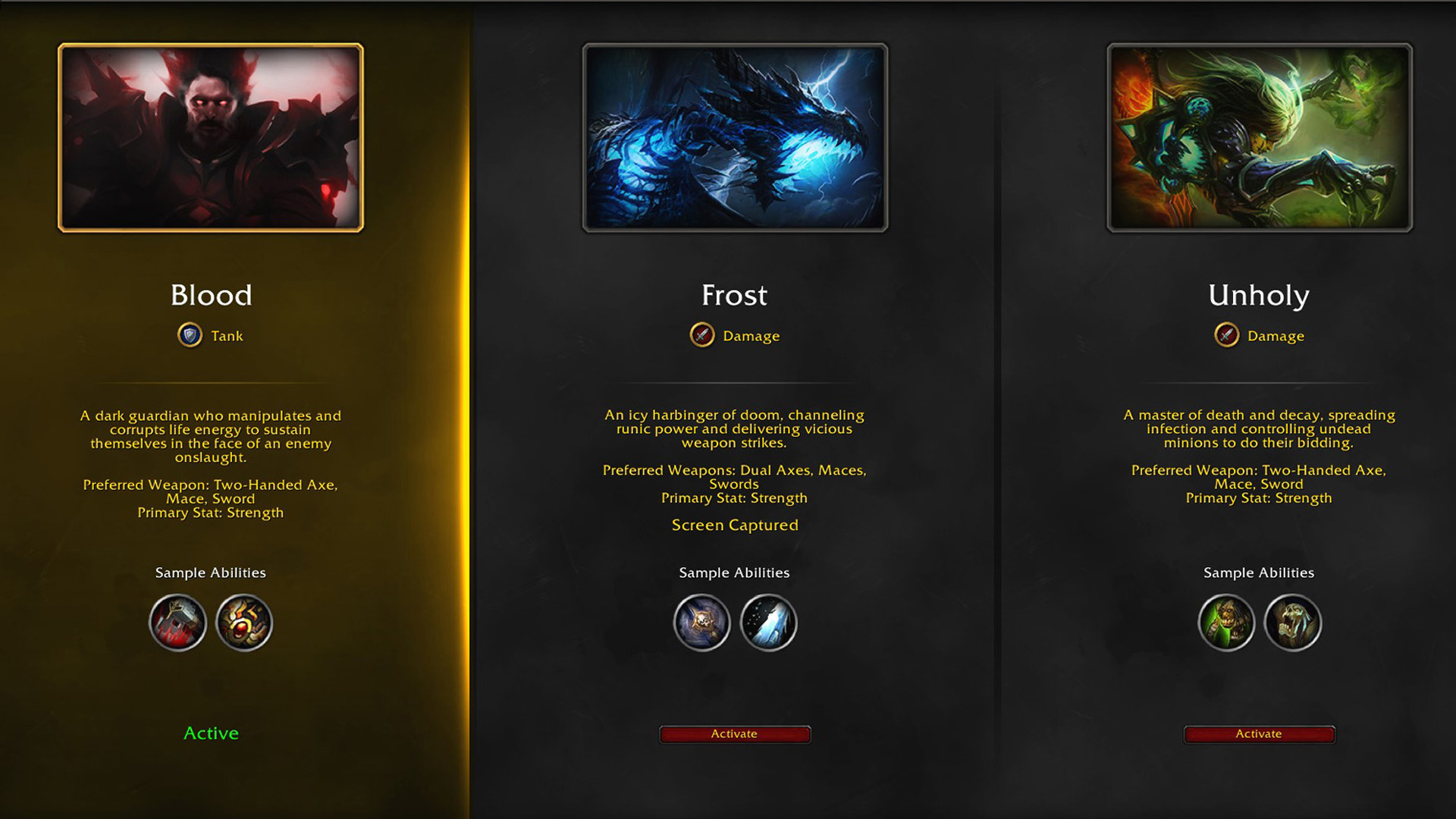Open the Blood spec by its title
Screen dimensions: 1456x819
[211, 295]
